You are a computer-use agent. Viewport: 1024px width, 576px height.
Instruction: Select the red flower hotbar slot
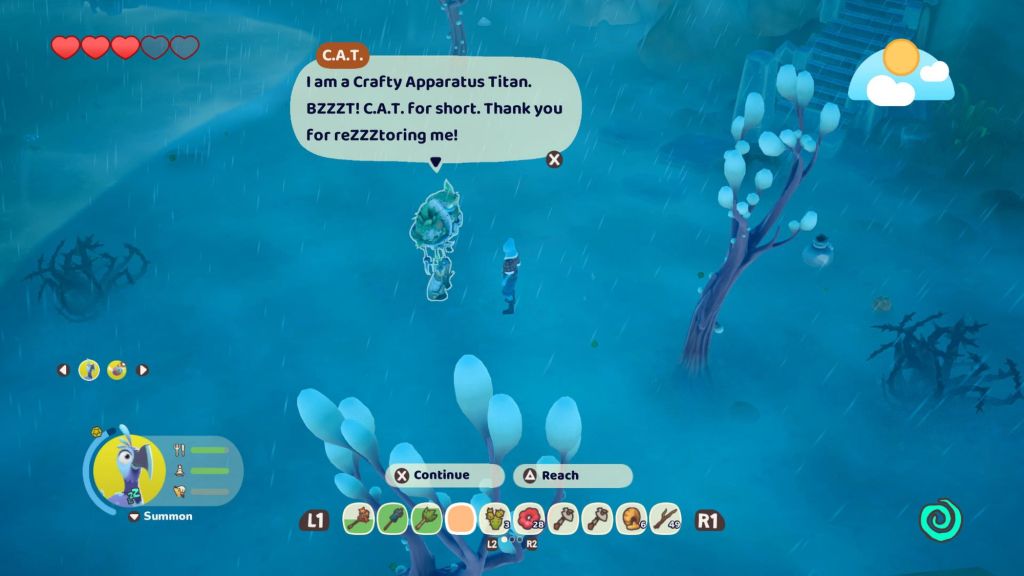(528, 519)
